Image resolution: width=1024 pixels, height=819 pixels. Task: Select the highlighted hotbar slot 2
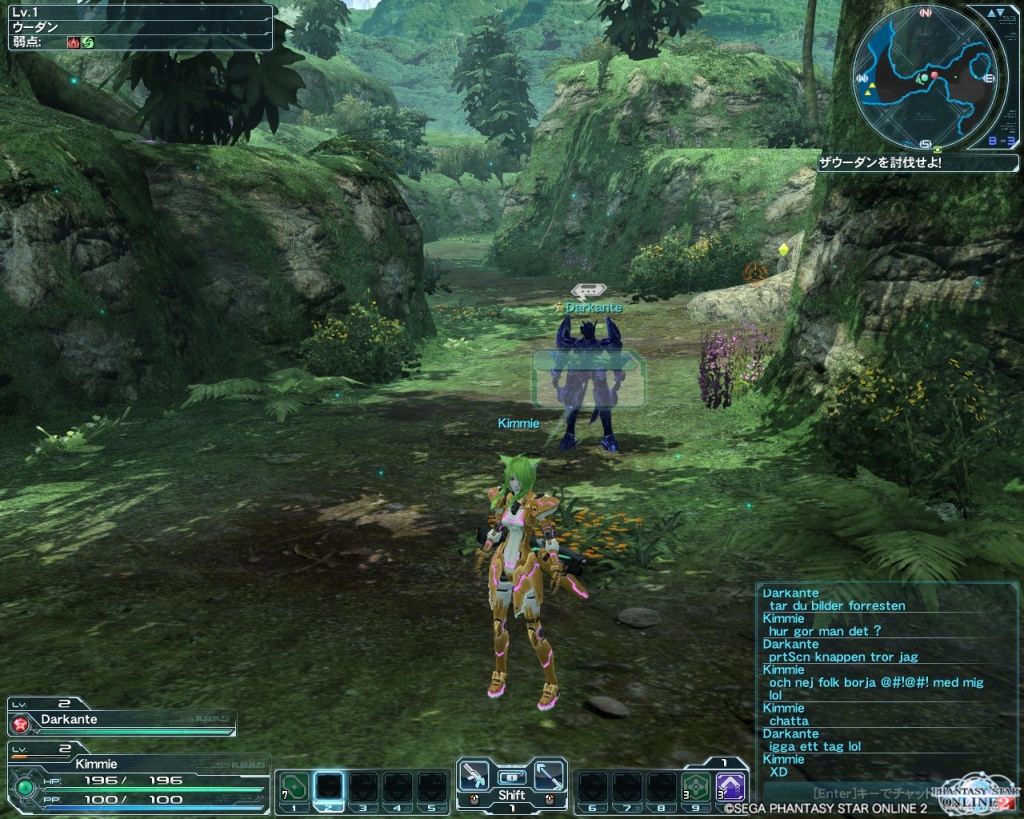329,787
